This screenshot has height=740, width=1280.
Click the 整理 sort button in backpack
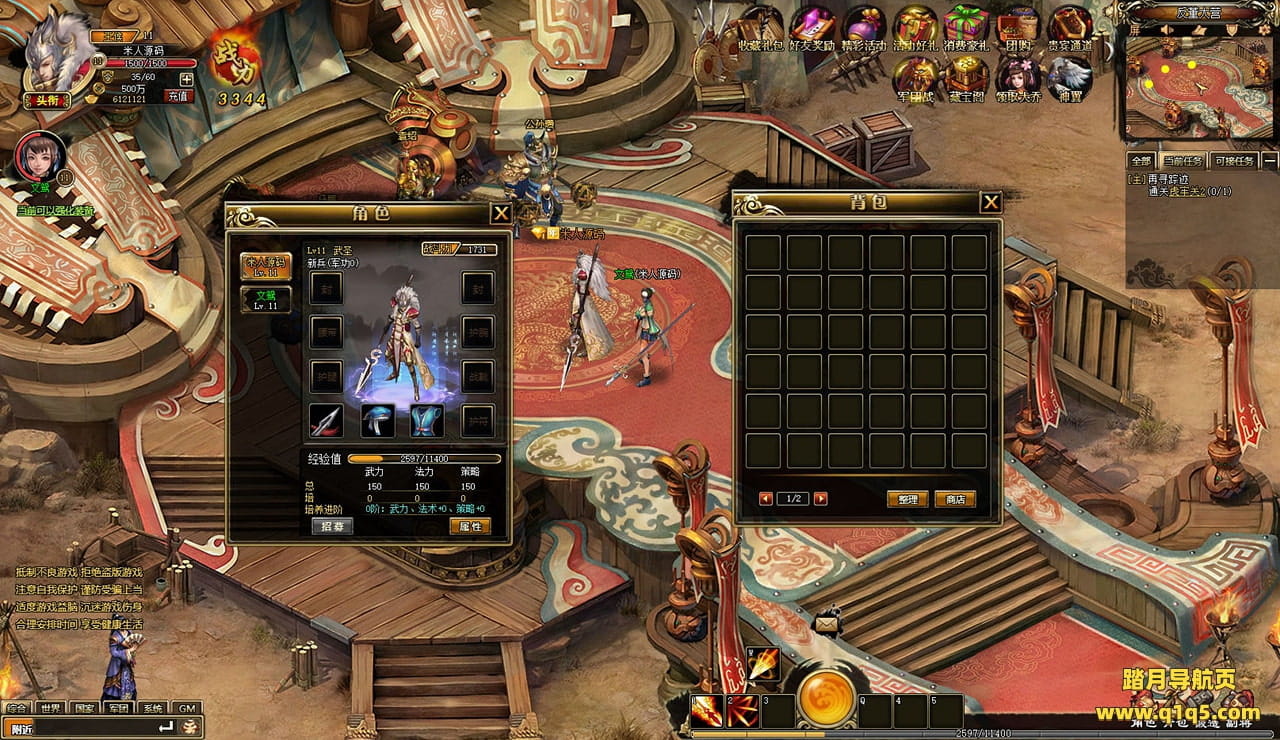tap(907, 499)
